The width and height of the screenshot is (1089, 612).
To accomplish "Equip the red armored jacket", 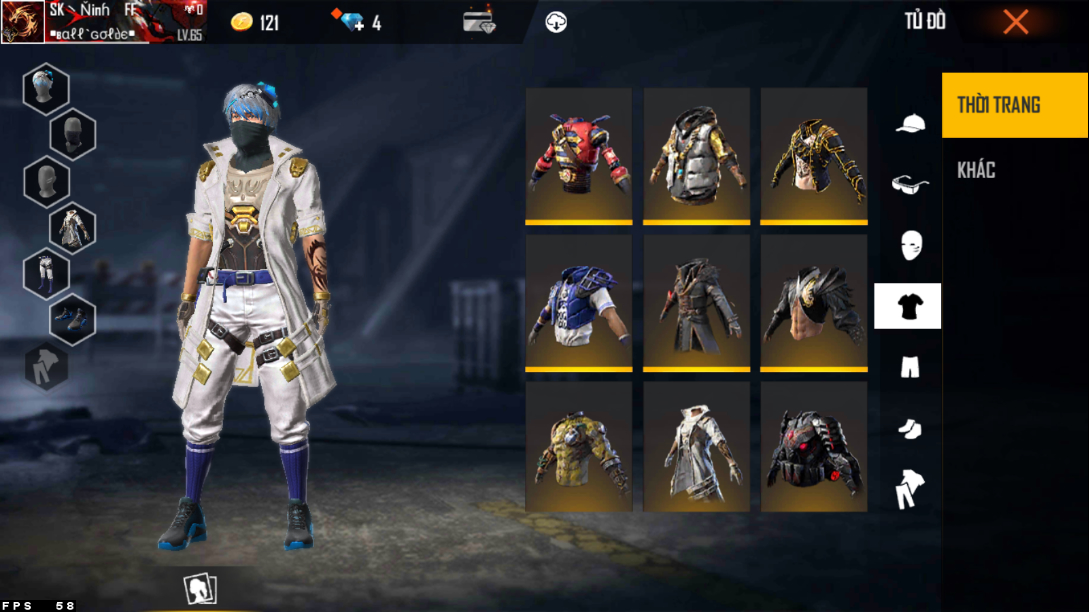I will 579,154.
